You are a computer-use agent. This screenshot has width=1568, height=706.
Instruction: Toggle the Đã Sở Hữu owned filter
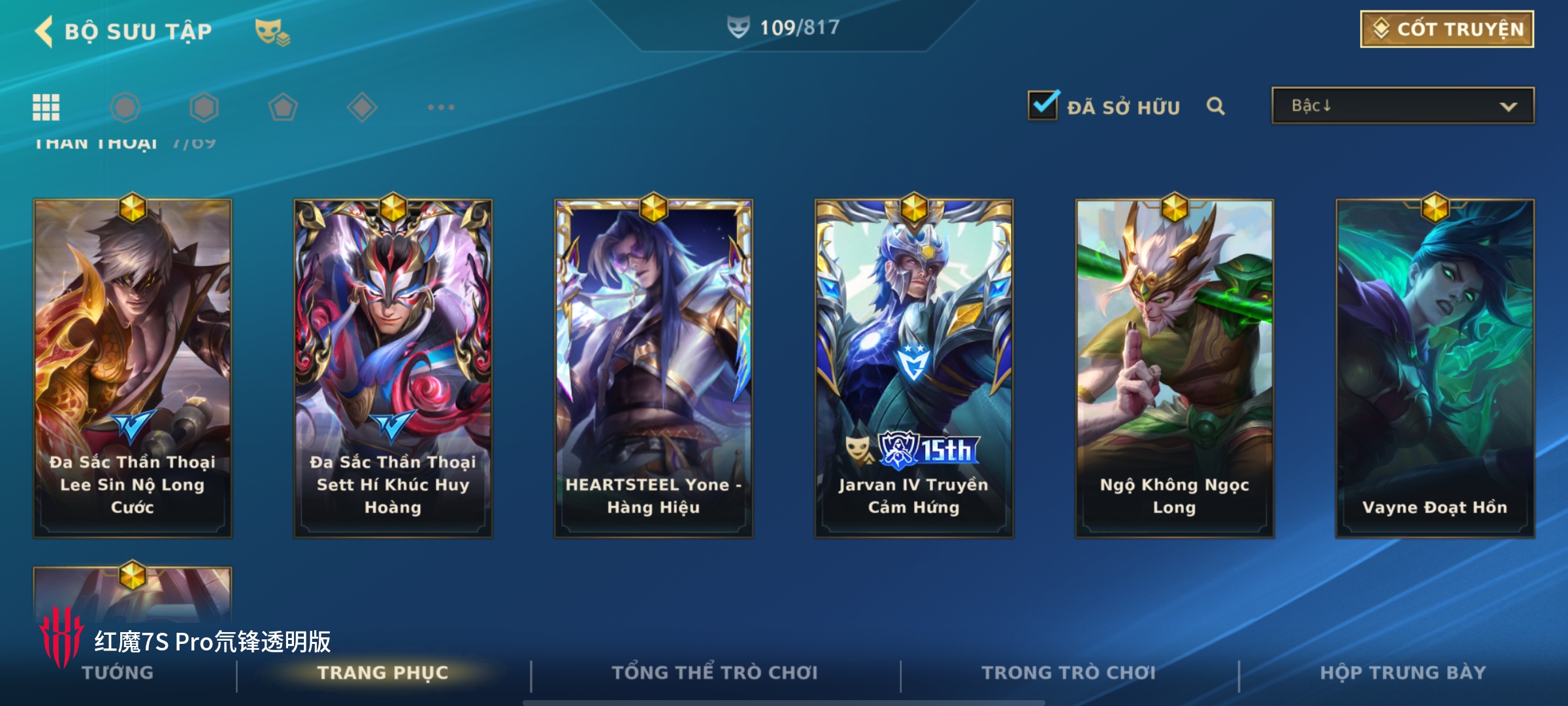click(x=1043, y=106)
